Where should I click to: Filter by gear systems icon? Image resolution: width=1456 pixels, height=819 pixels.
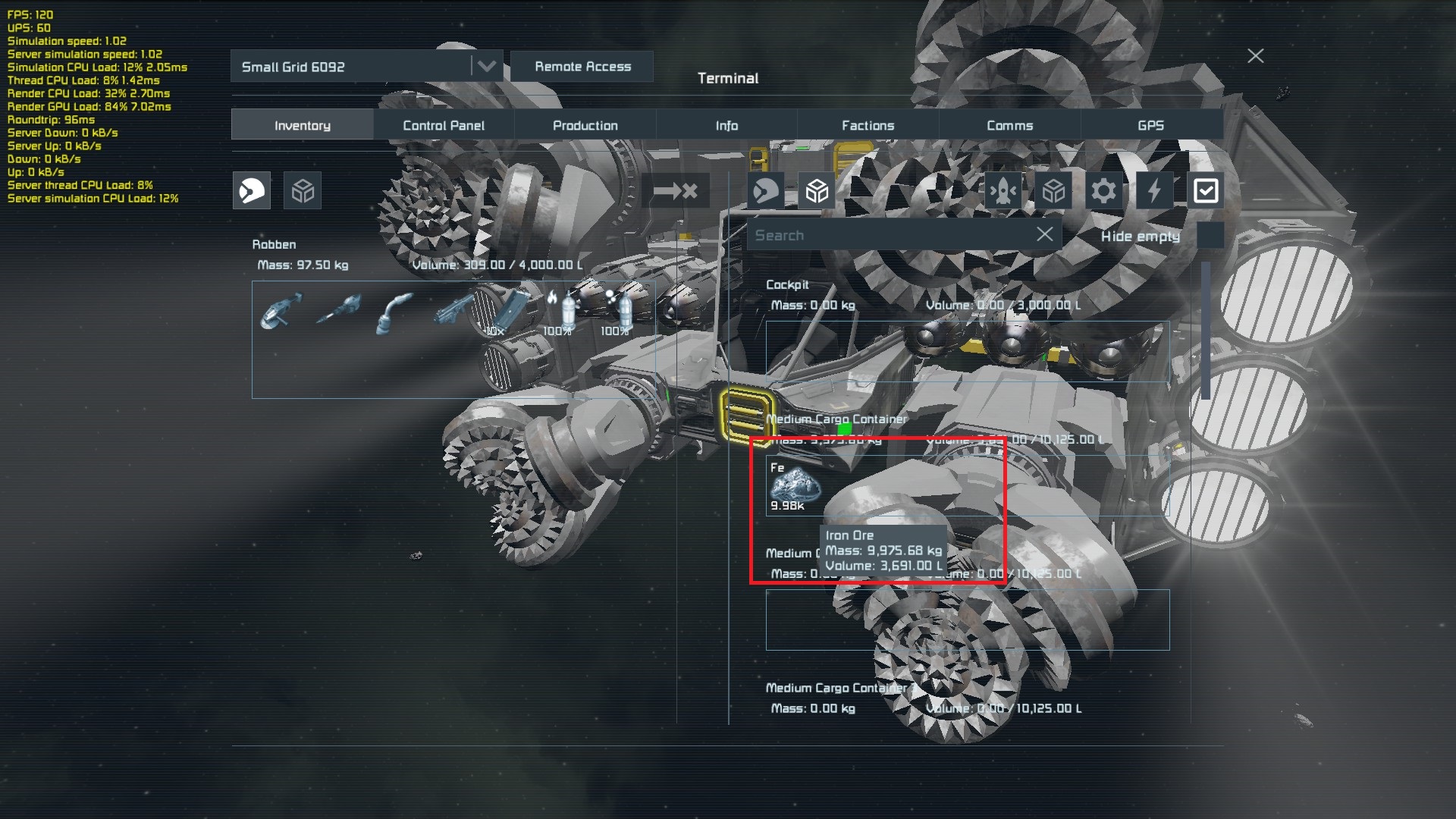1103,191
